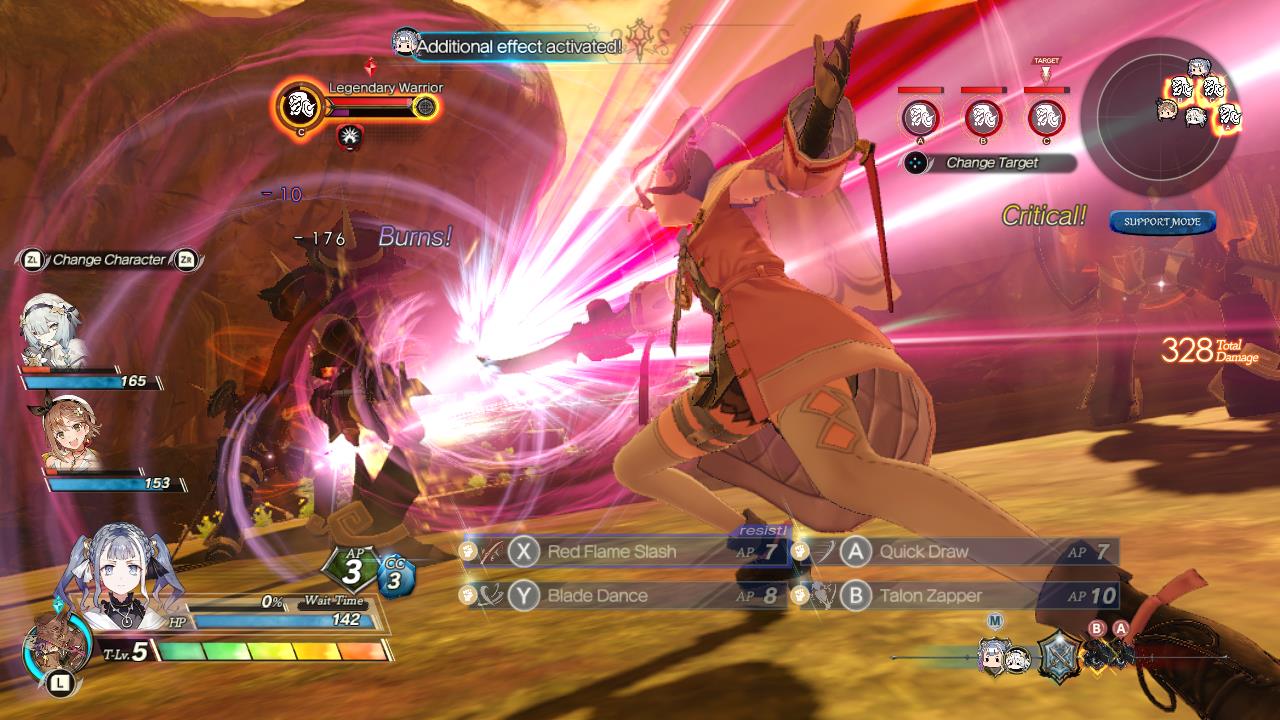
Task: Toggle Support Mode
Action: tap(1162, 222)
